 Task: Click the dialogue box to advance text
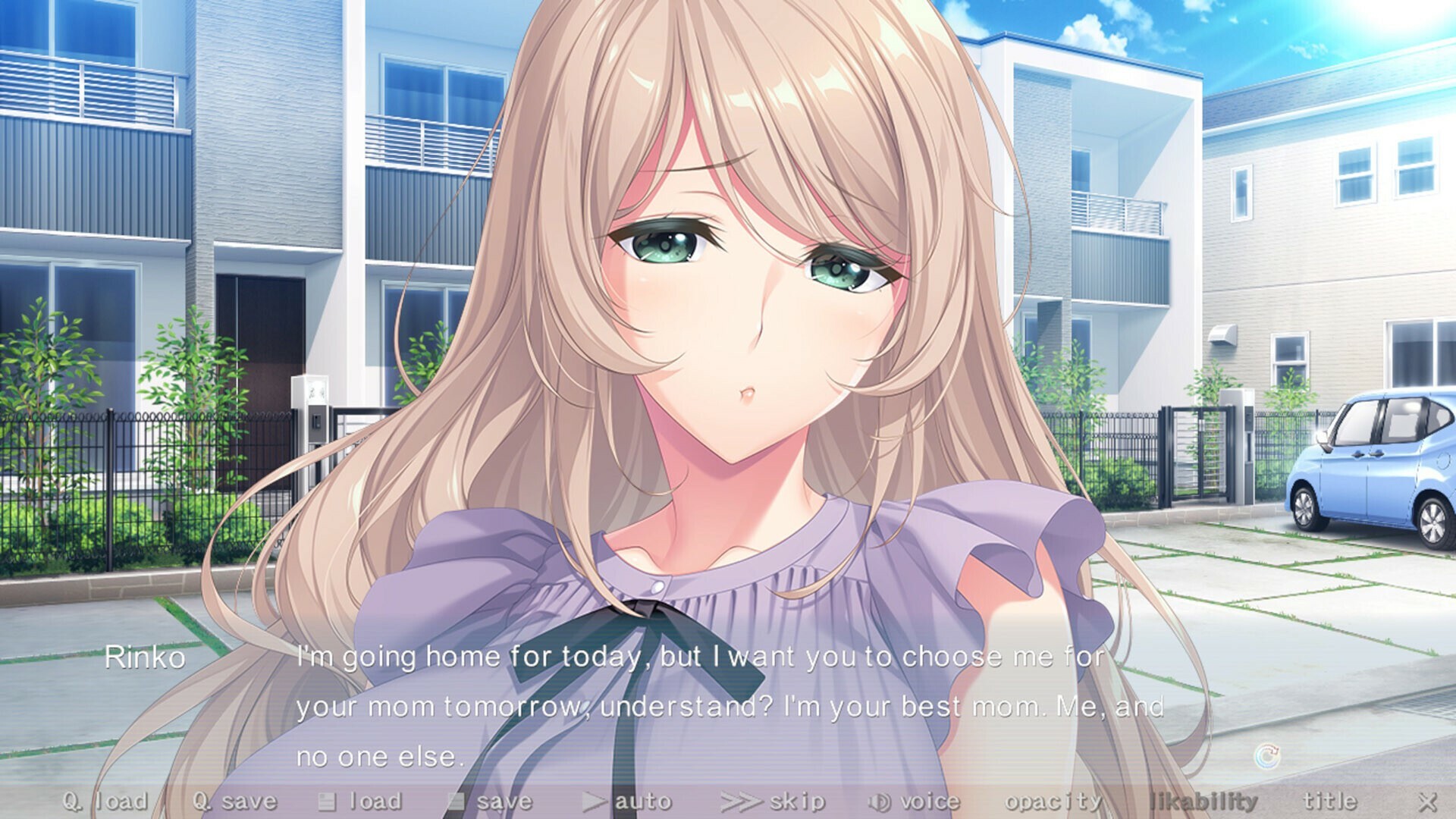tap(728, 705)
